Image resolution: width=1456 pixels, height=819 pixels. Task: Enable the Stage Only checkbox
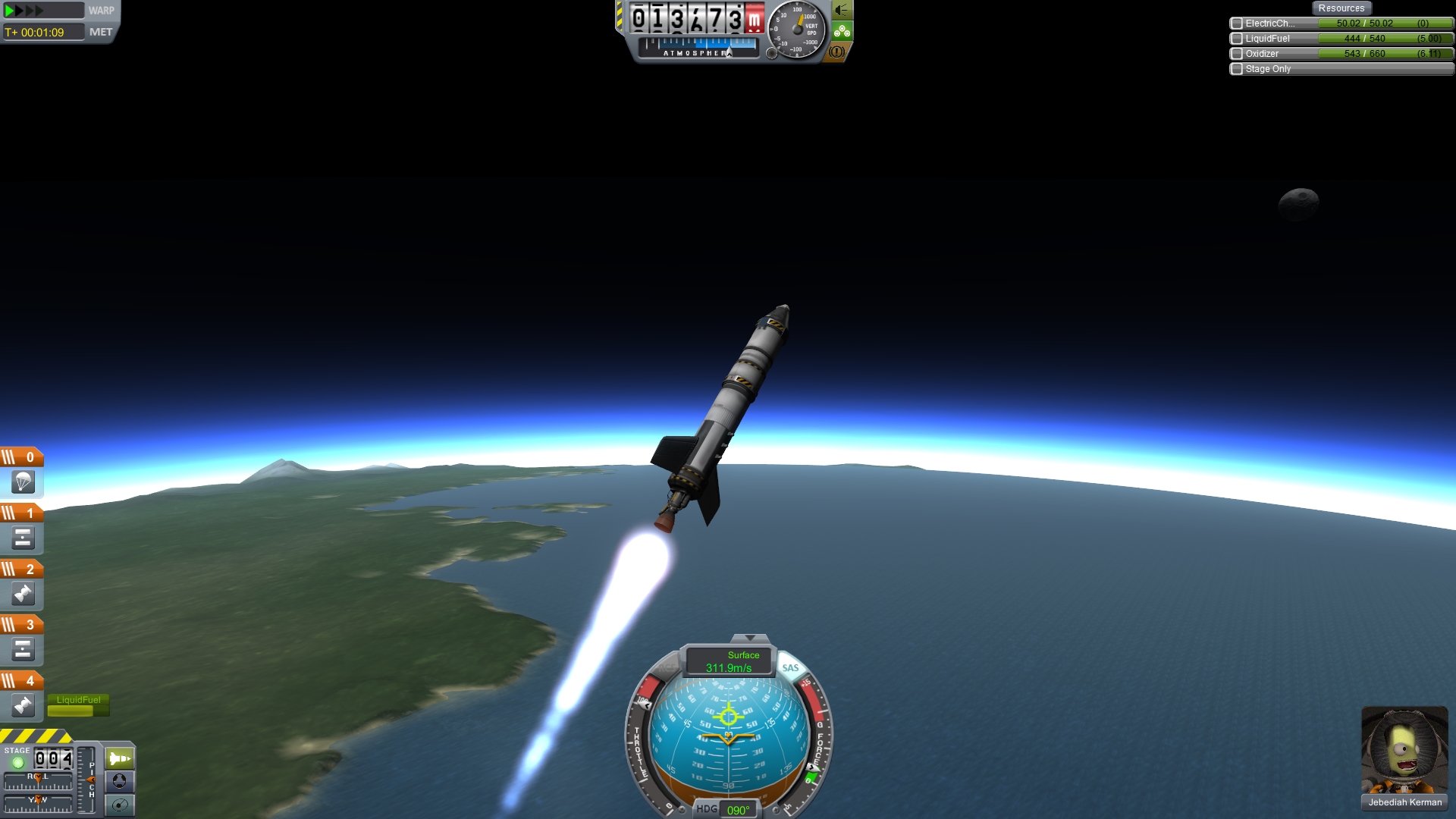(1237, 69)
